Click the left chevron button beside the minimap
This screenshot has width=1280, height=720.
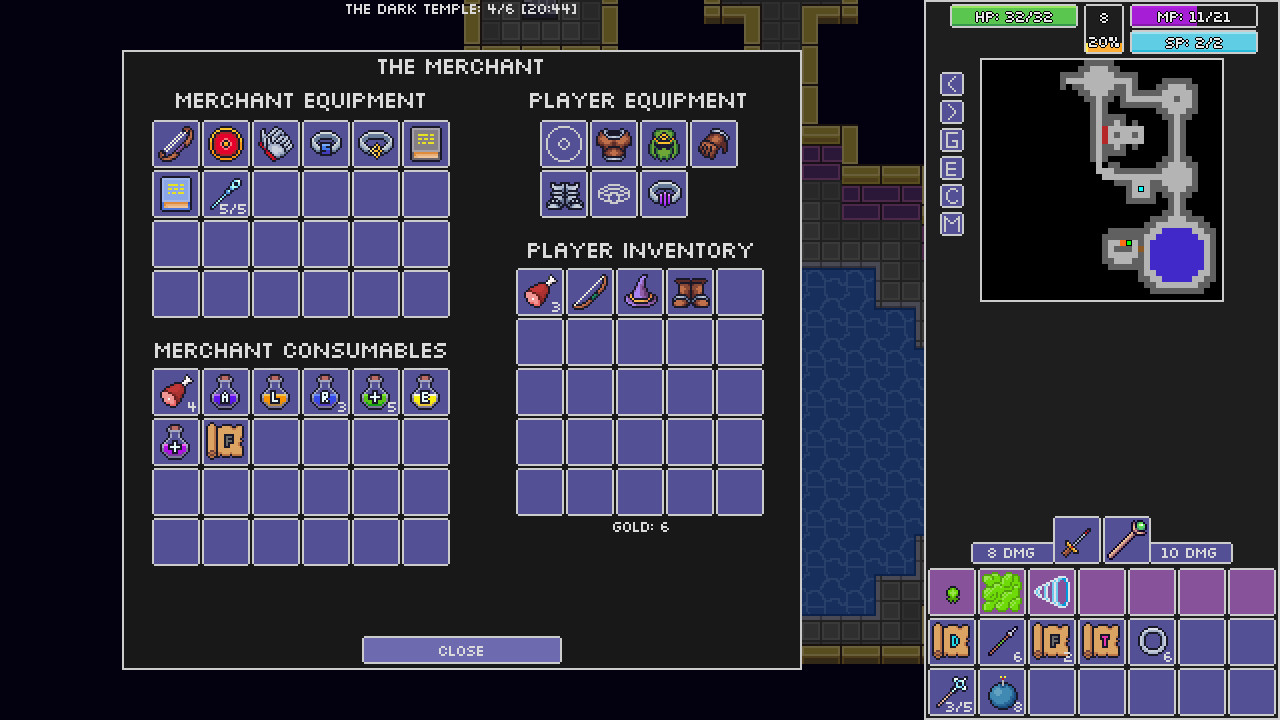(x=950, y=83)
